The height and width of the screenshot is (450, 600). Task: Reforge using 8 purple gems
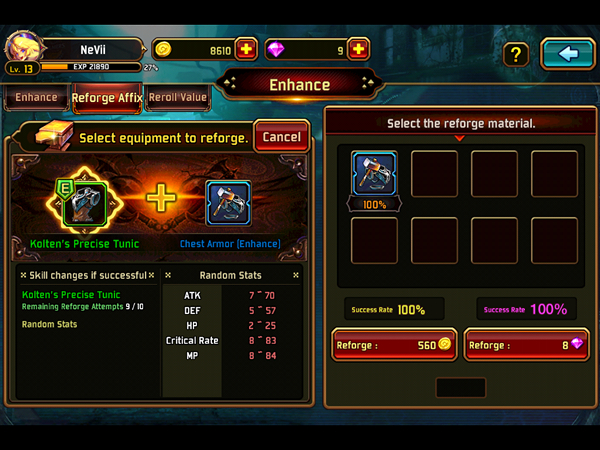pos(527,345)
